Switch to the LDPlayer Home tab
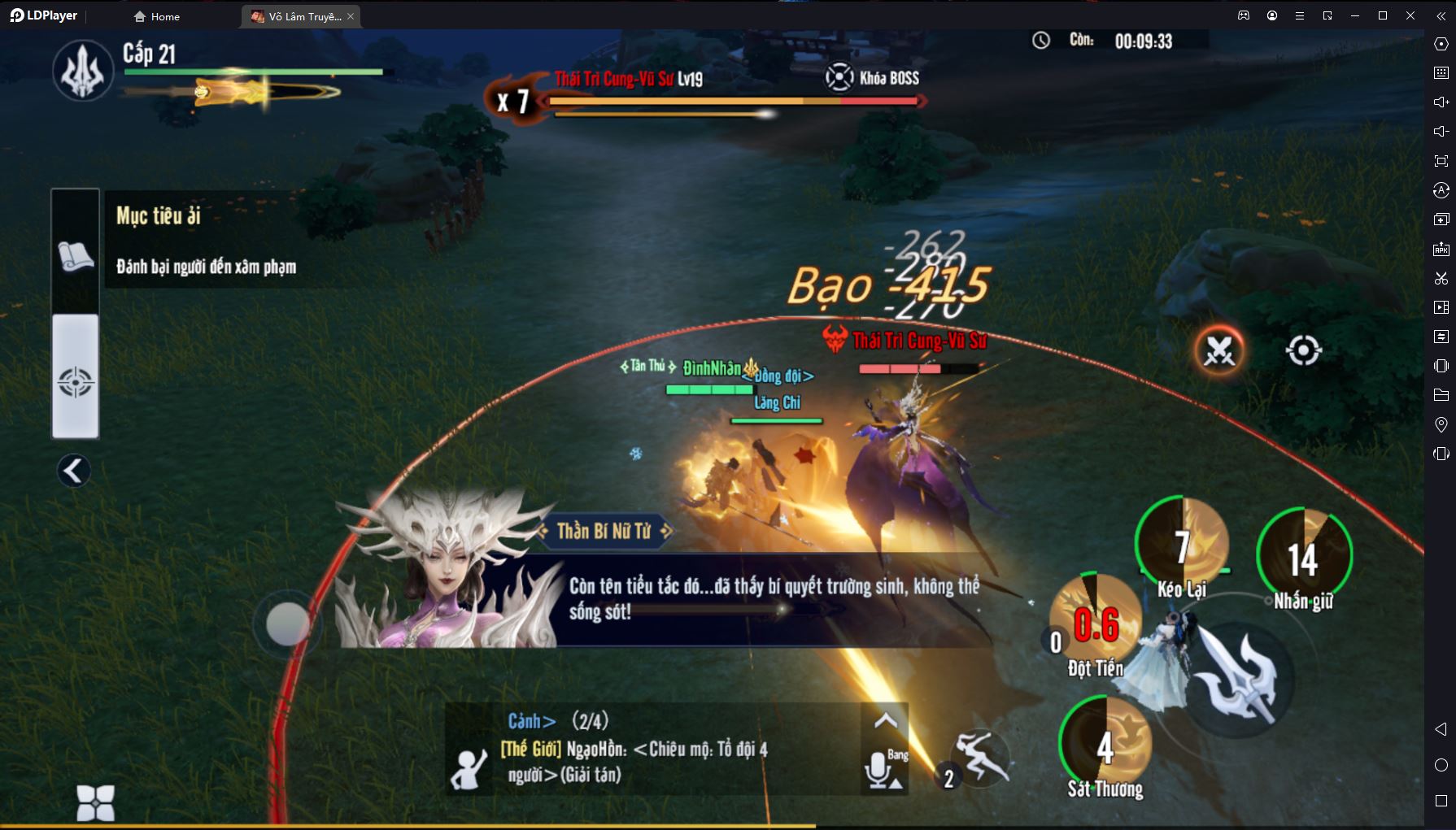1456x830 pixels. (x=156, y=16)
